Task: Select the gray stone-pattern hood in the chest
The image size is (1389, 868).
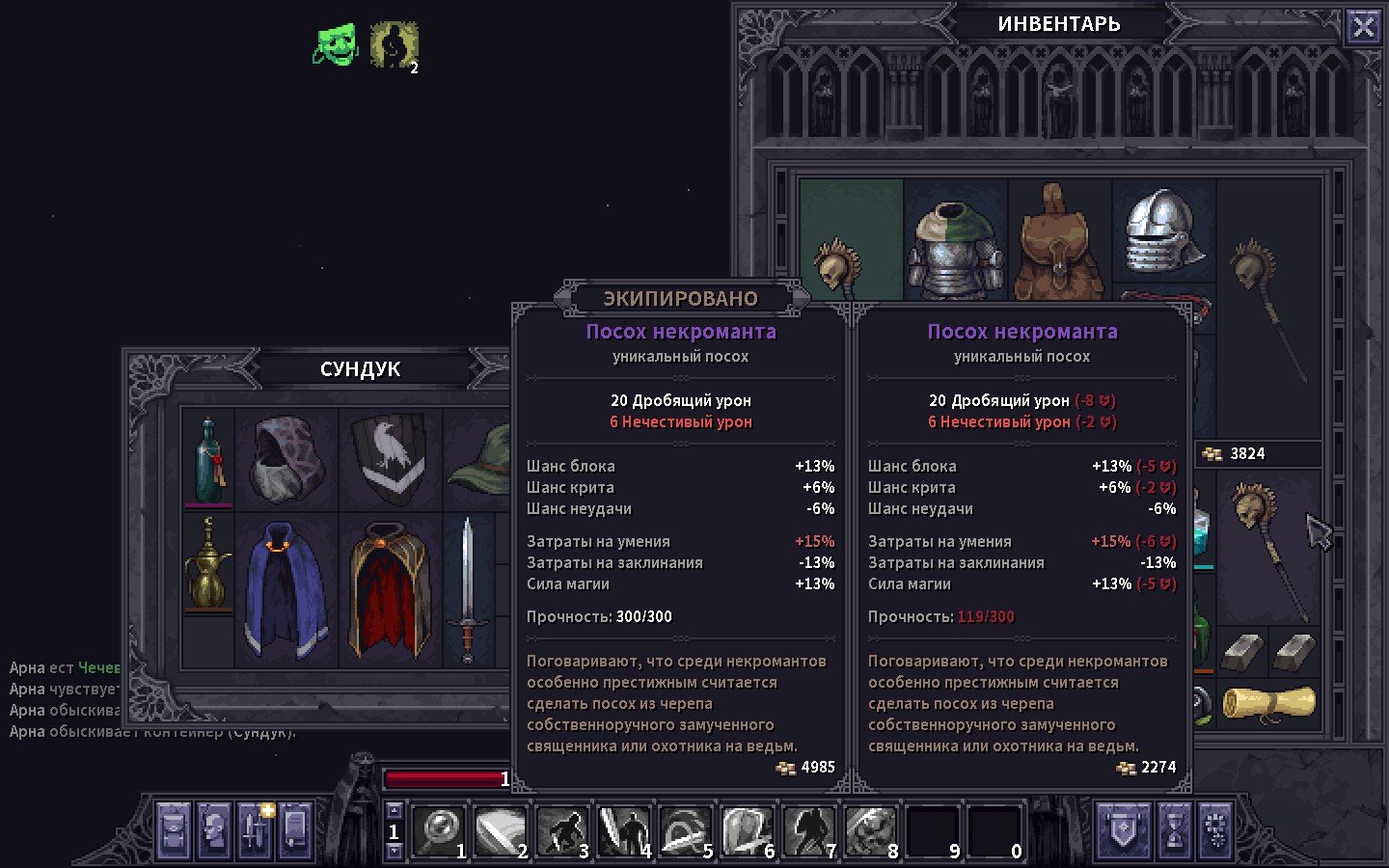Action: point(287,459)
